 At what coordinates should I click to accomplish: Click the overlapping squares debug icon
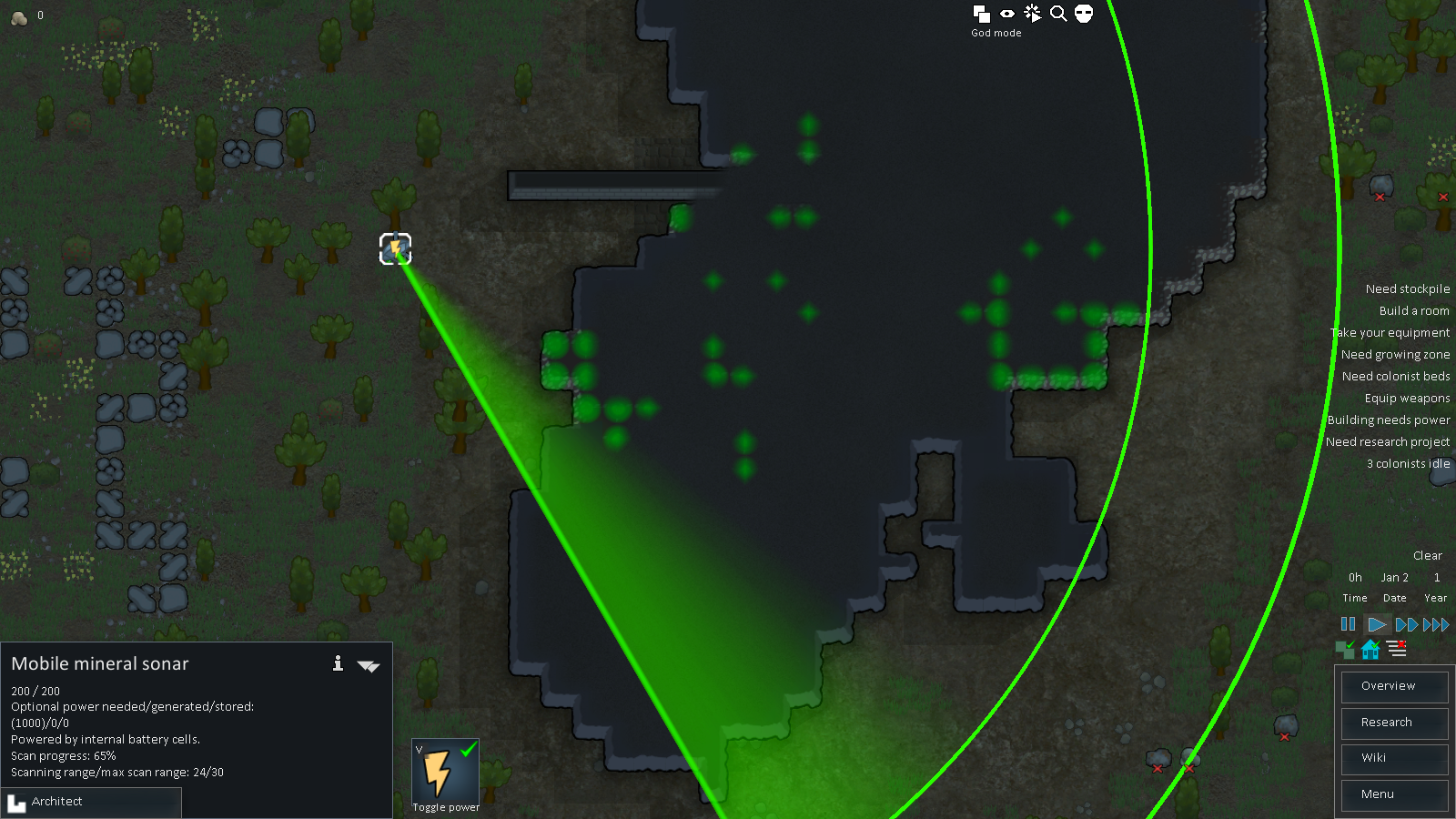click(x=981, y=14)
